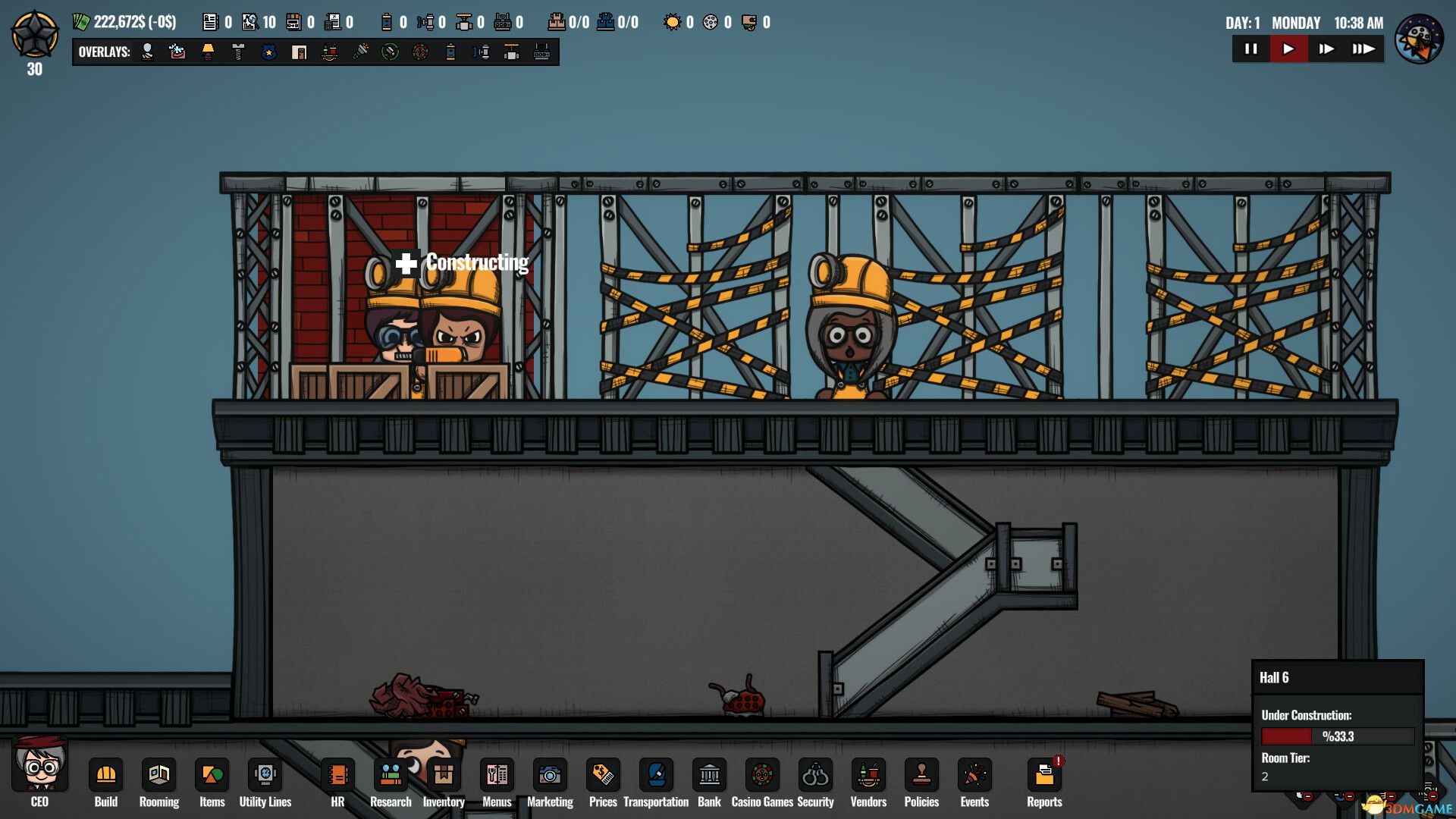The height and width of the screenshot is (819, 1456).
Task: Toggle the lamp overlay icon
Action: [208, 52]
